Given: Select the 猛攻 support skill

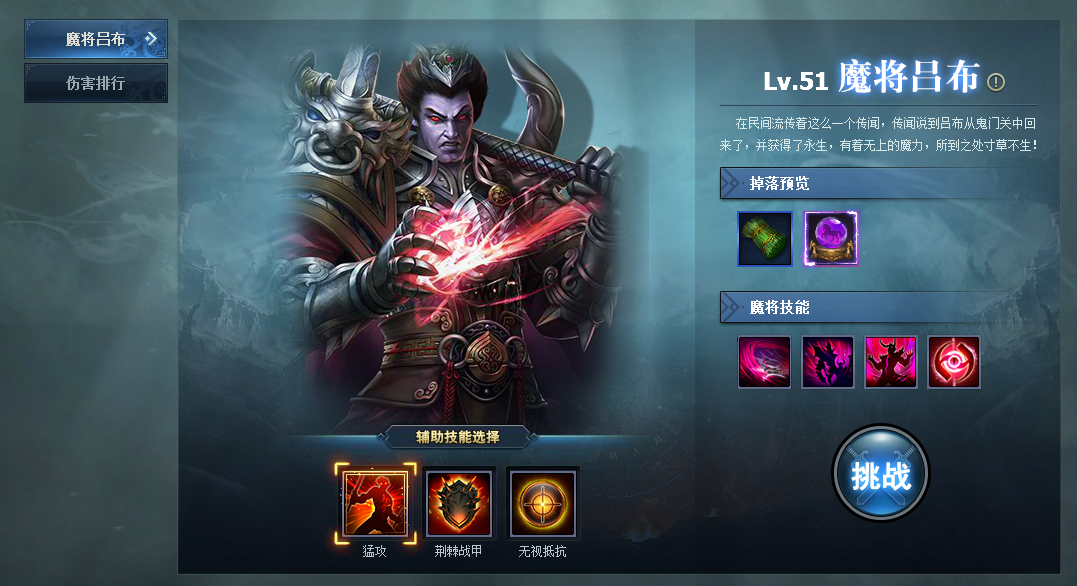Looking at the screenshot, I should click(x=375, y=503).
